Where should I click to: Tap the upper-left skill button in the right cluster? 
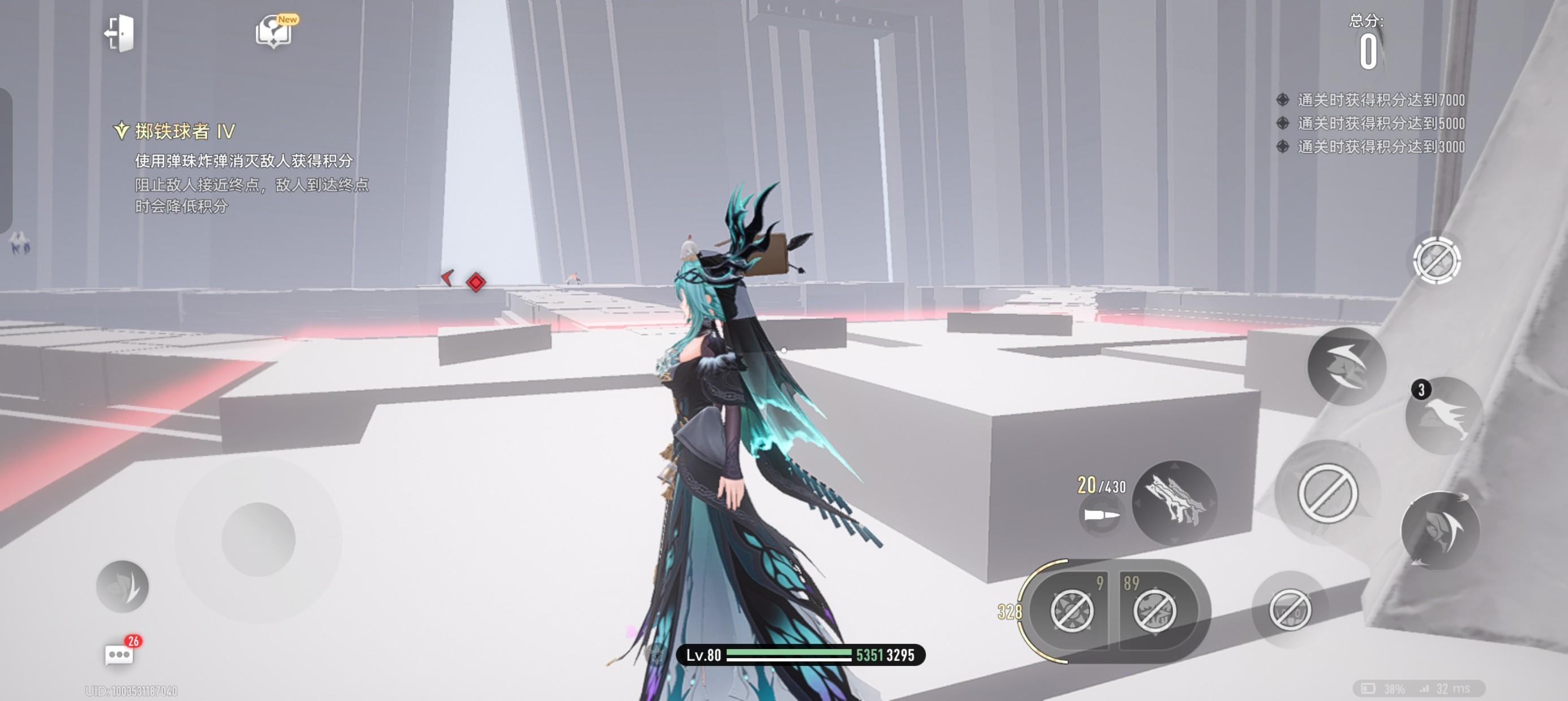1346,366
